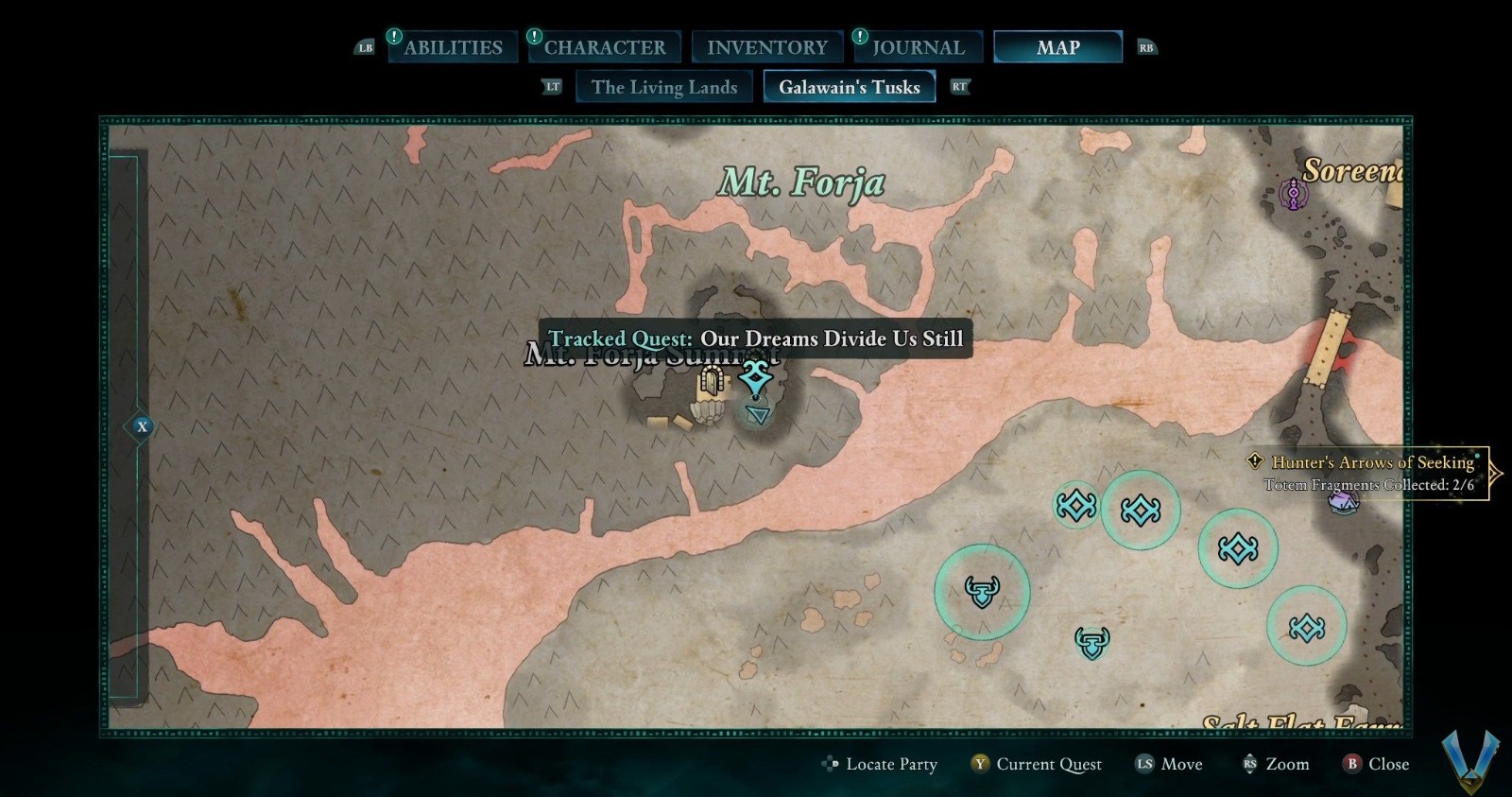The width and height of the screenshot is (1512, 797).
Task: Select the Soreena purple map marker
Action: (1293, 195)
